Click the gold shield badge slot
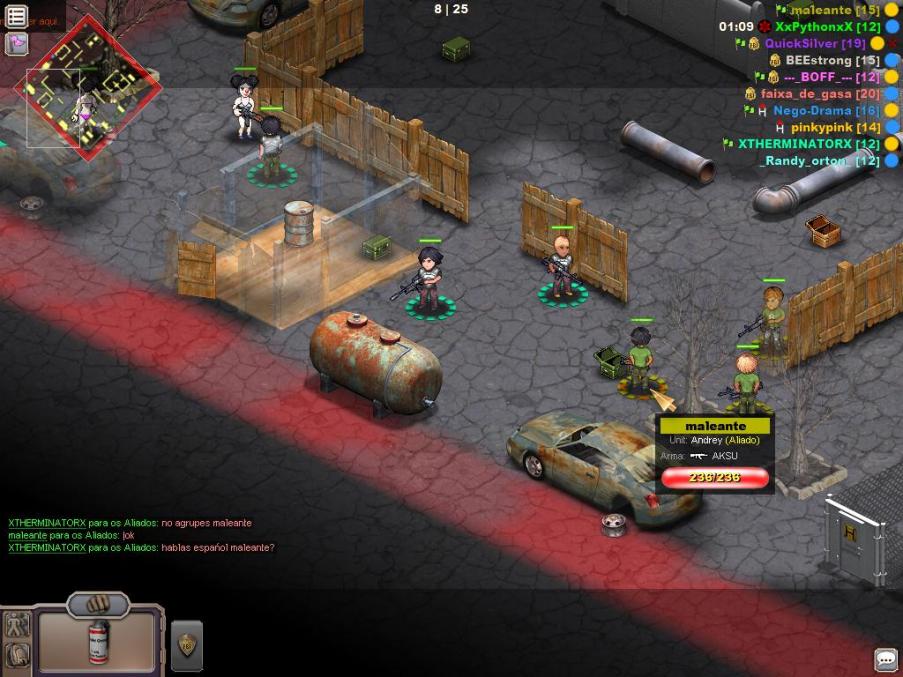The width and height of the screenshot is (903, 677). point(187,646)
